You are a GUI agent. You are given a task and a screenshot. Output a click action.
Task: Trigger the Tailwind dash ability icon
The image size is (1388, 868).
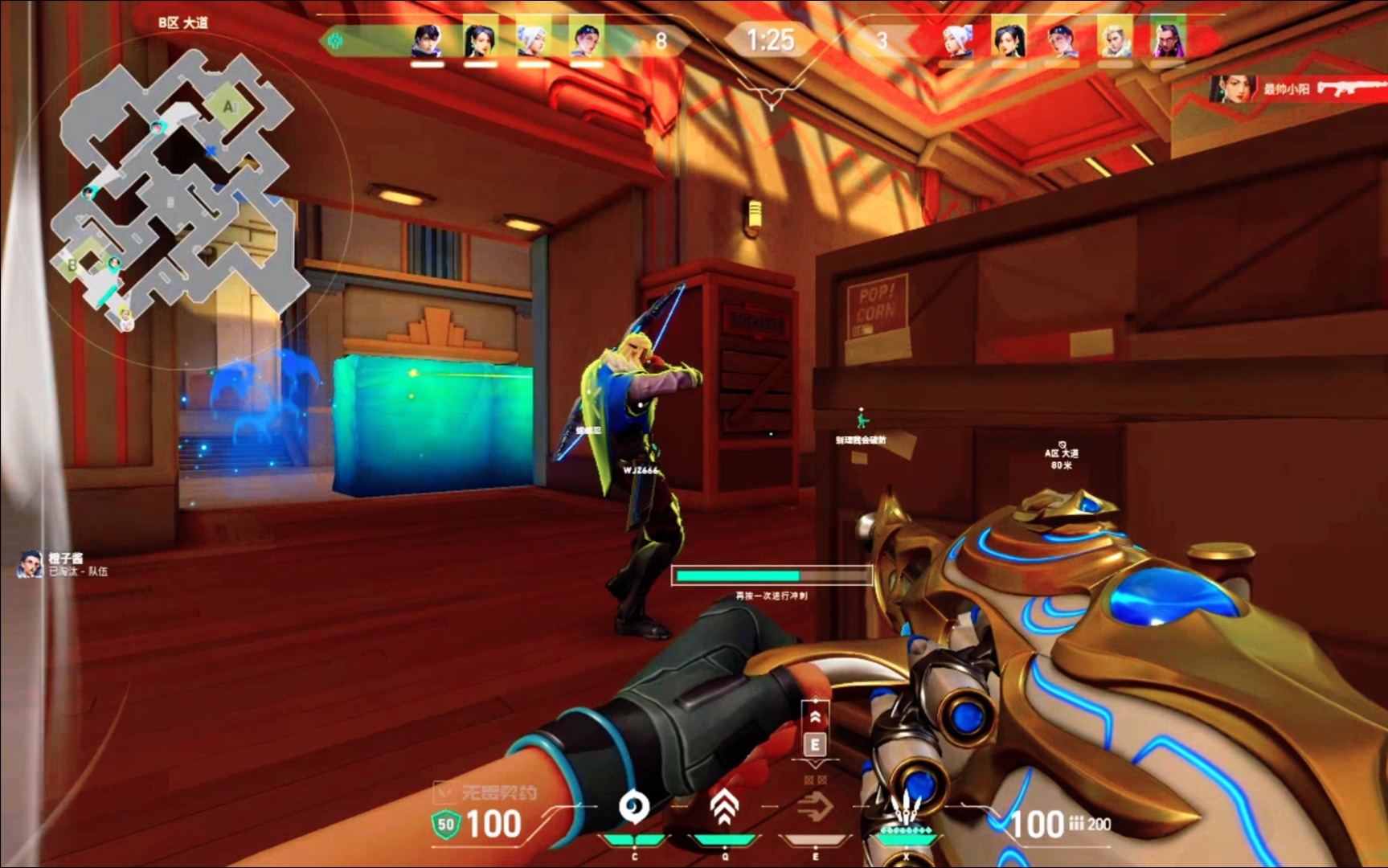tap(815, 807)
